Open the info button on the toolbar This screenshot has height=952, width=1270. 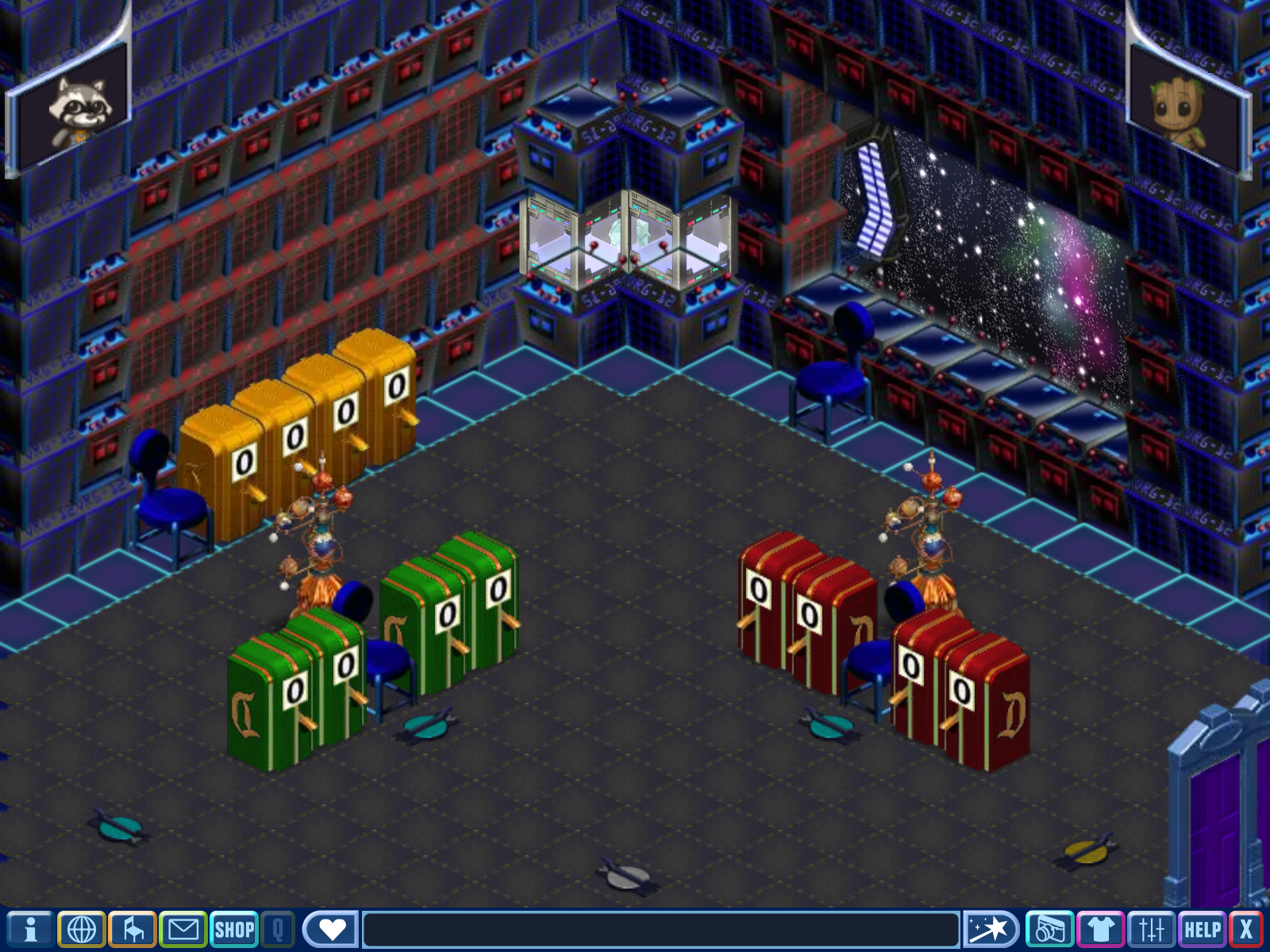pyautogui.click(x=30, y=929)
